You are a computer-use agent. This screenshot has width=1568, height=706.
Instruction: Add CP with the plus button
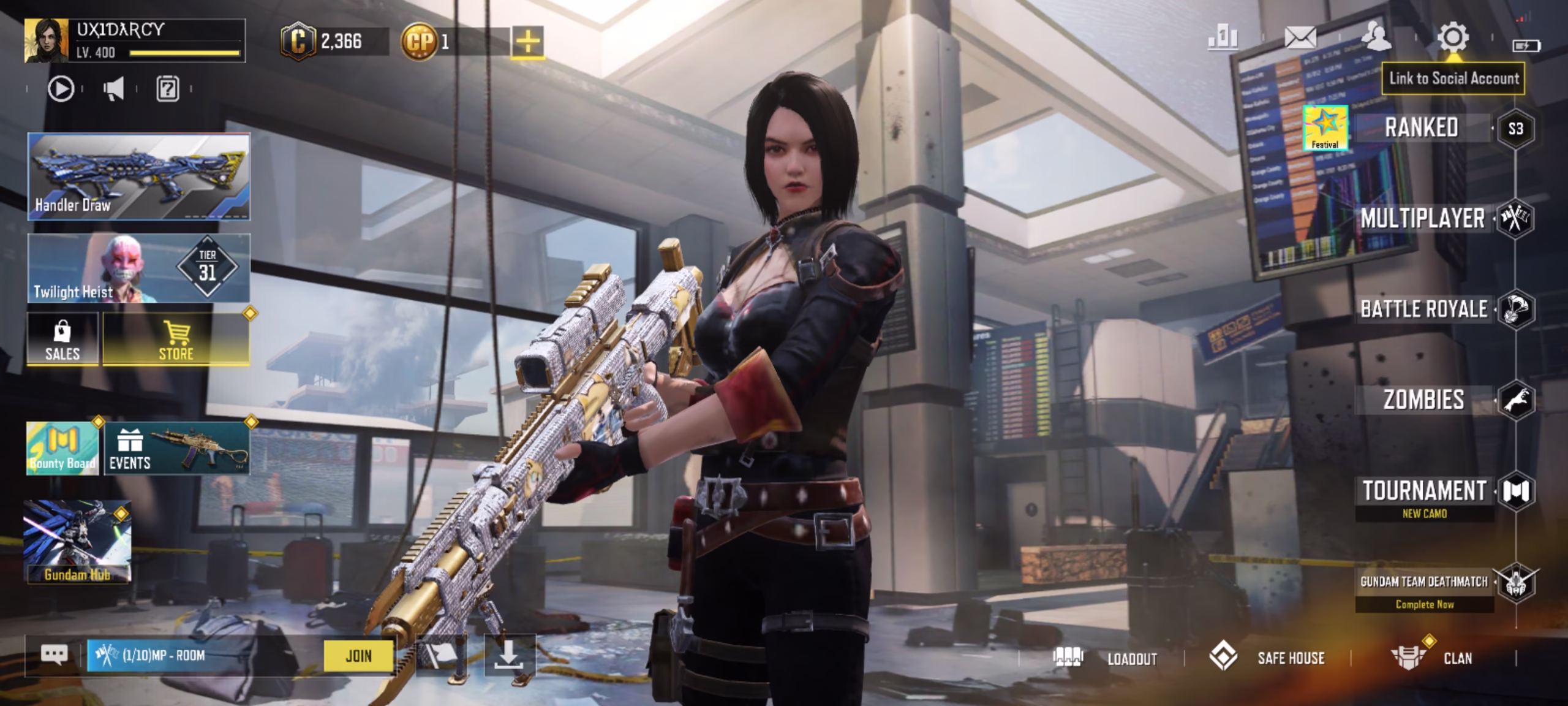coord(527,42)
